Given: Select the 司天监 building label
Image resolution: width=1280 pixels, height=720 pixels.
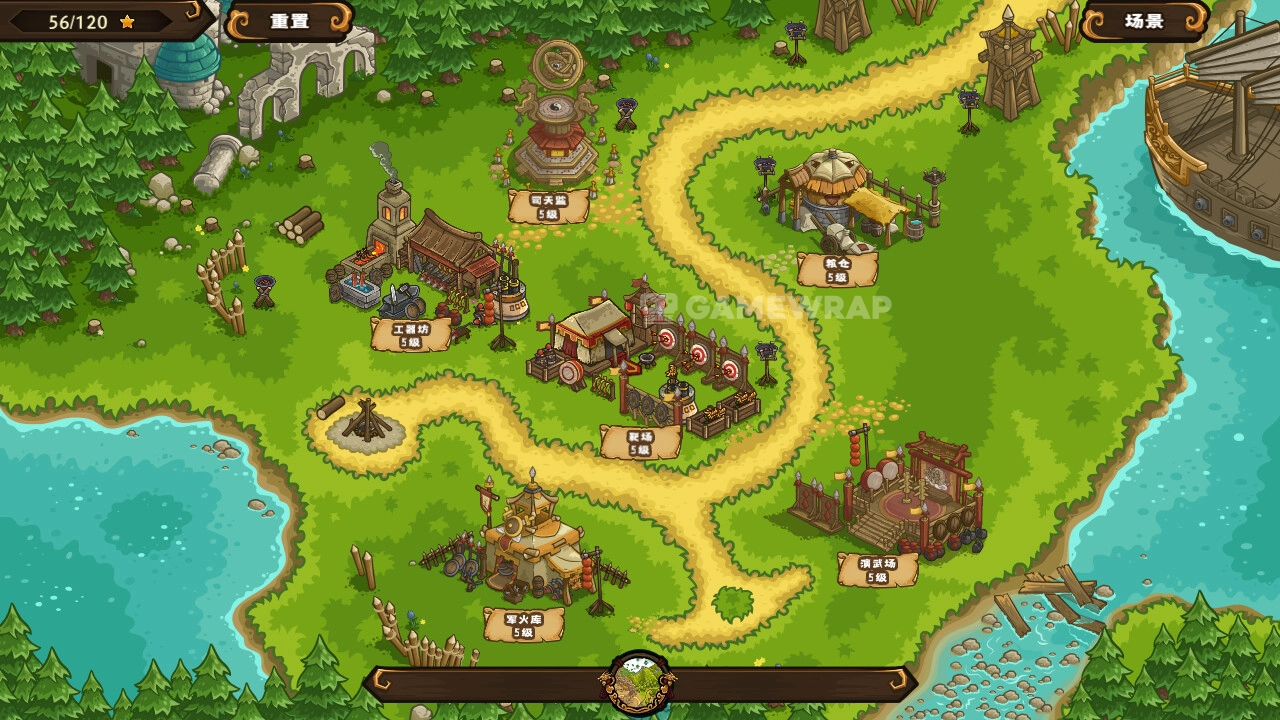Looking at the screenshot, I should pyautogui.click(x=548, y=207).
